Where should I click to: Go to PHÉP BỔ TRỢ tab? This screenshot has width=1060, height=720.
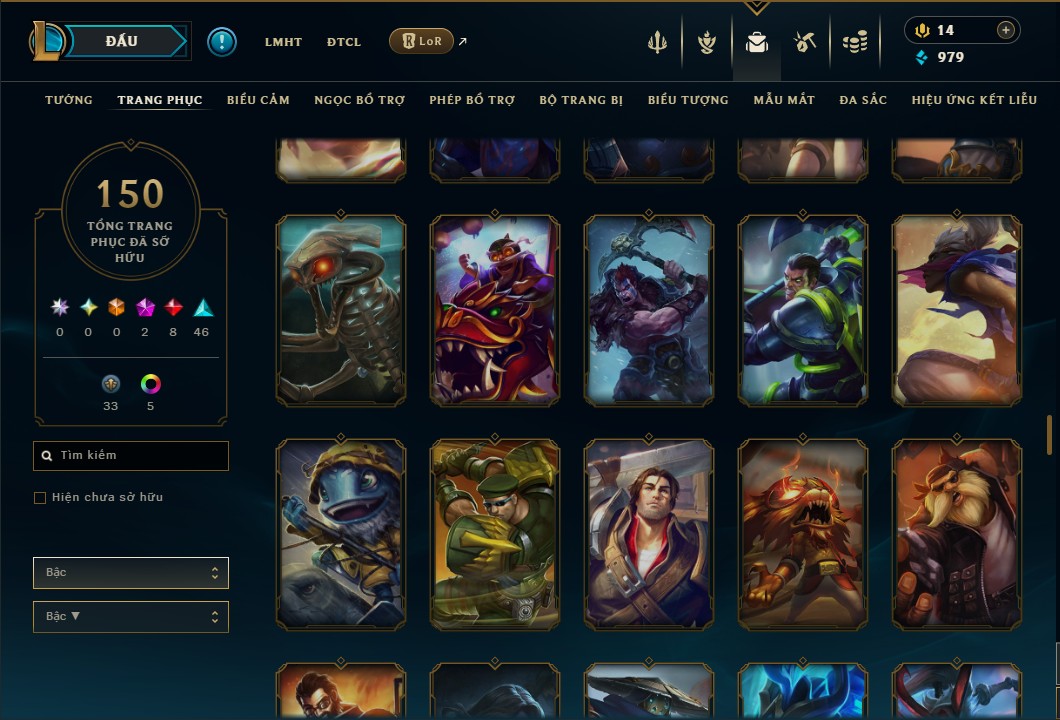click(x=472, y=100)
